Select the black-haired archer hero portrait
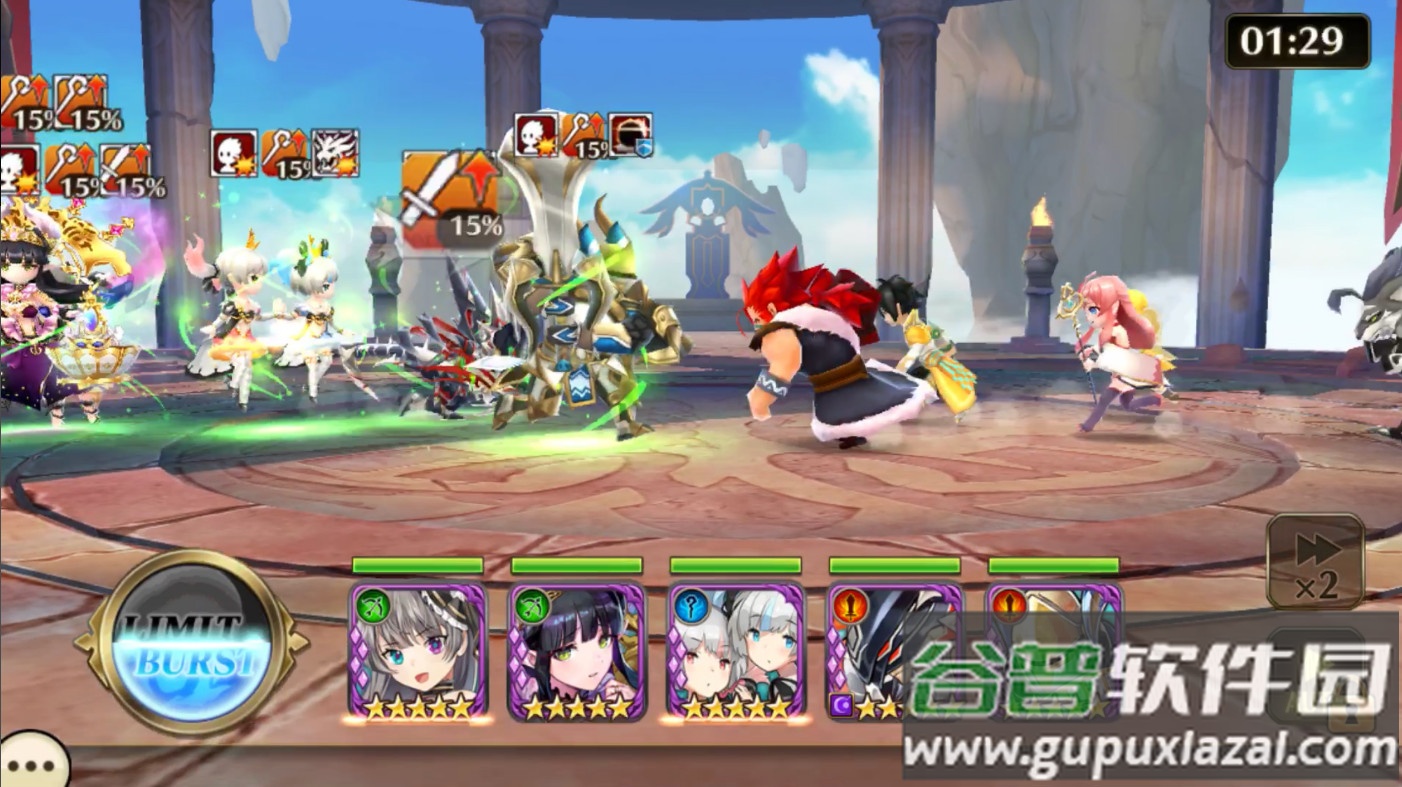Screen dimensions: 1402x787 point(577,652)
